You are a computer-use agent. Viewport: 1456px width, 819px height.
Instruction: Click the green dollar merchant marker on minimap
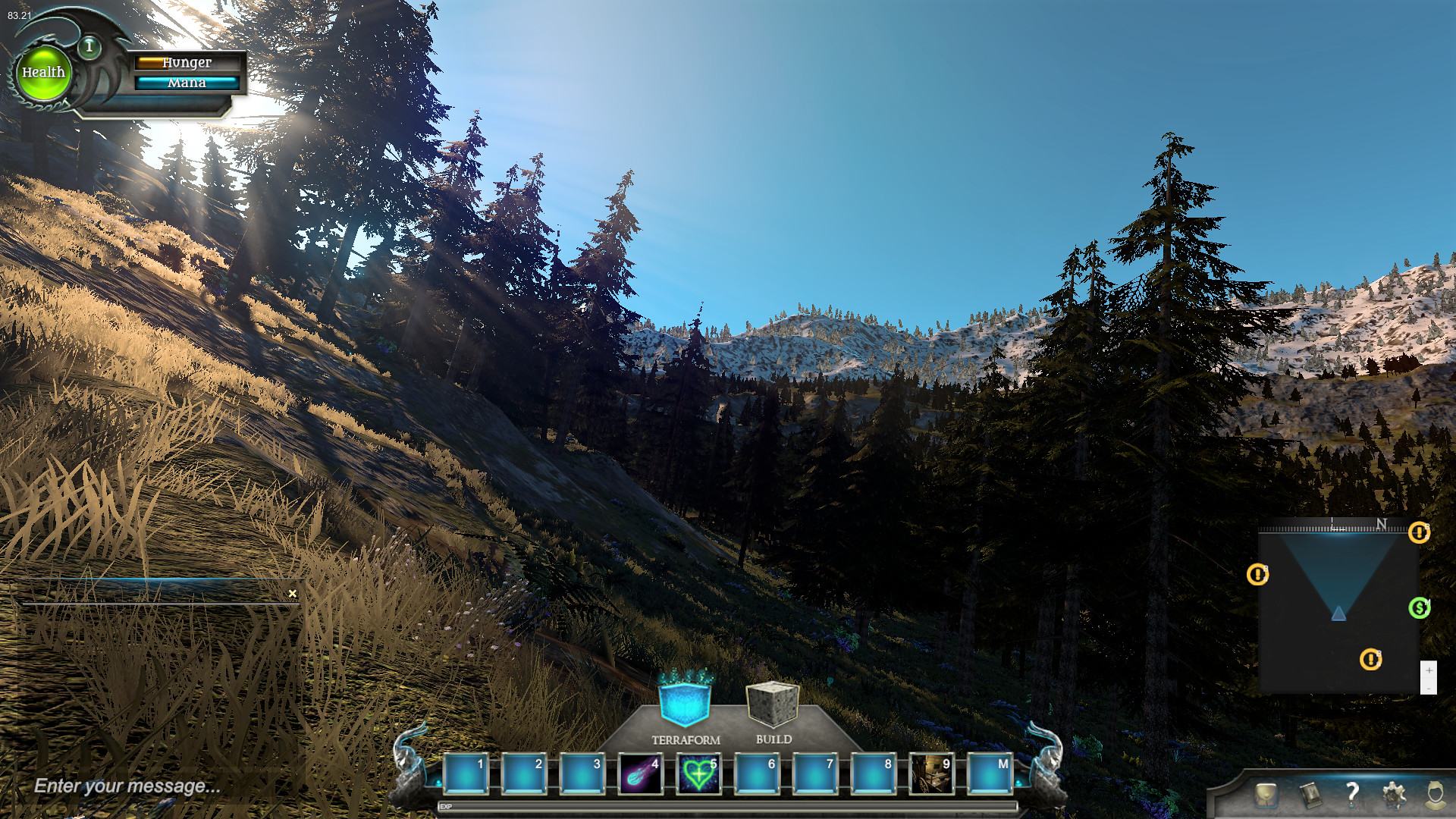[x=1419, y=607]
